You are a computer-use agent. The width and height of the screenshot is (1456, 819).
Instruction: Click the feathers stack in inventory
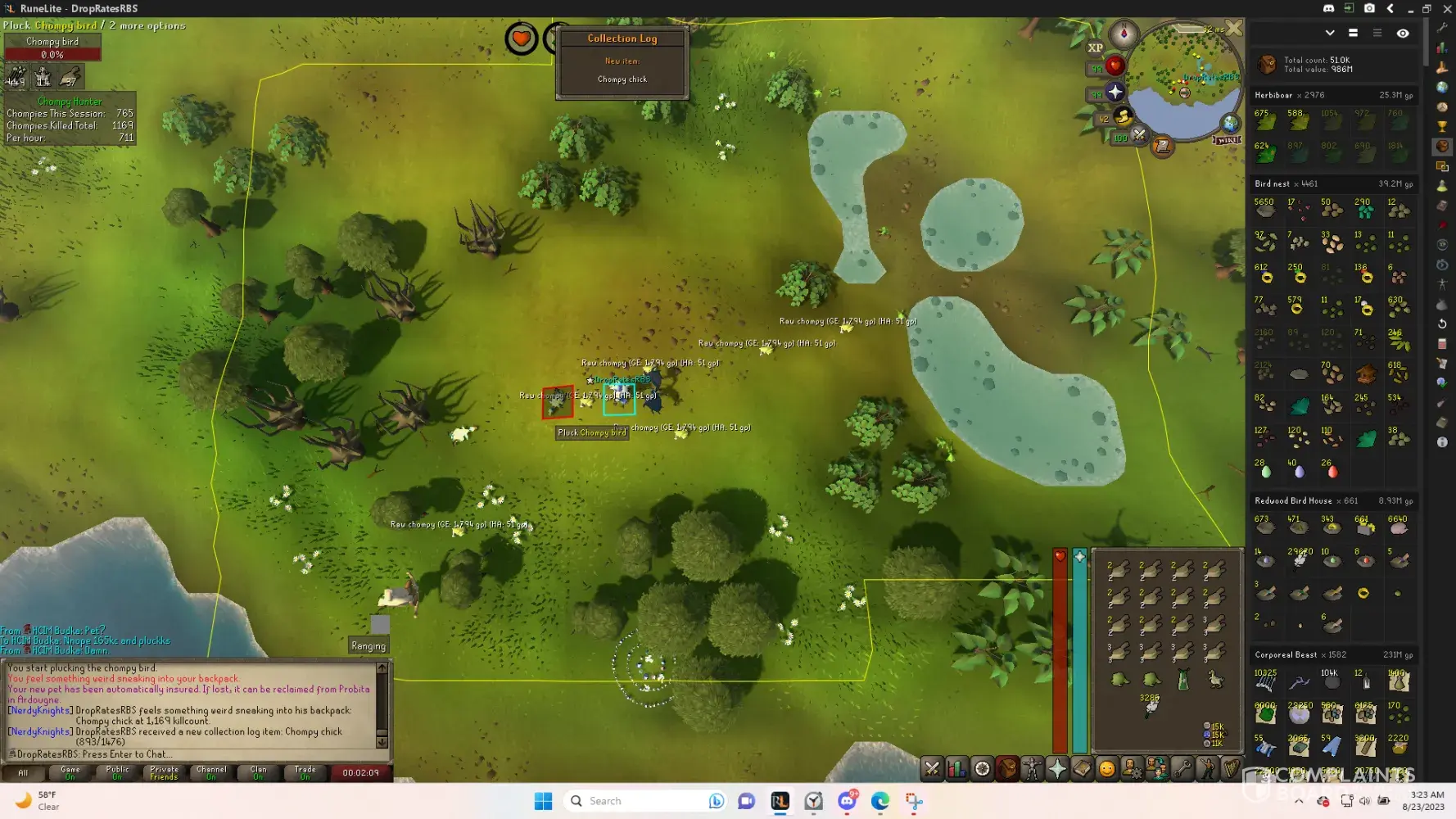(1151, 706)
